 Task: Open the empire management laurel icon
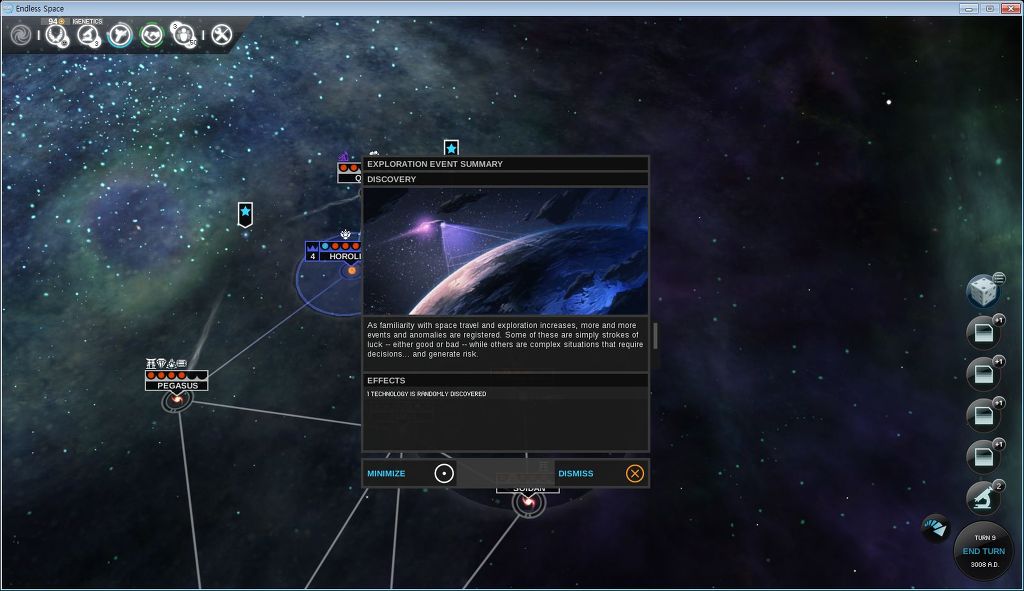[55, 36]
